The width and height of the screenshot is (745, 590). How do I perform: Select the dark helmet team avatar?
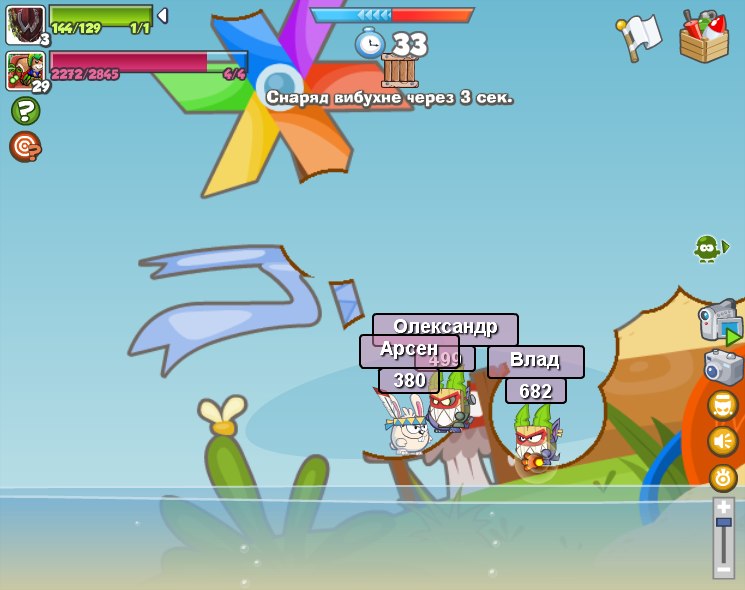(x=25, y=25)
